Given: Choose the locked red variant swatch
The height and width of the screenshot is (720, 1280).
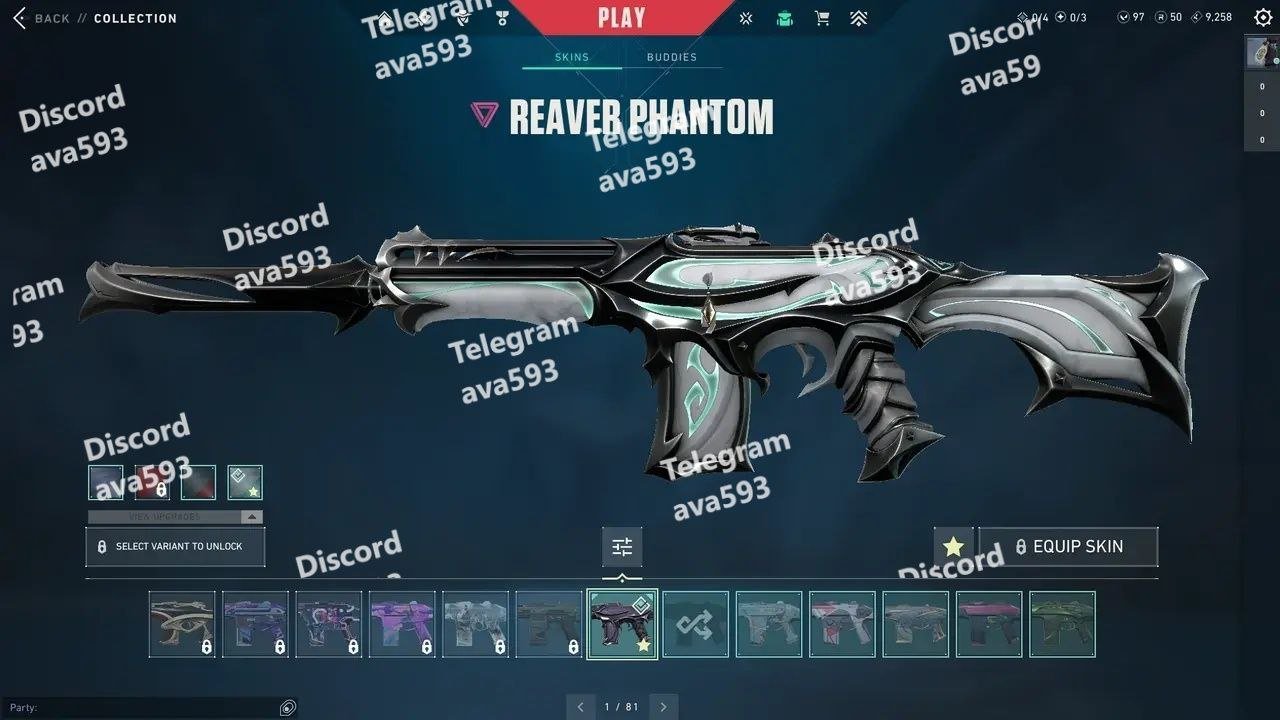Looking at the screenshot, I should click(x=152, y=482).
